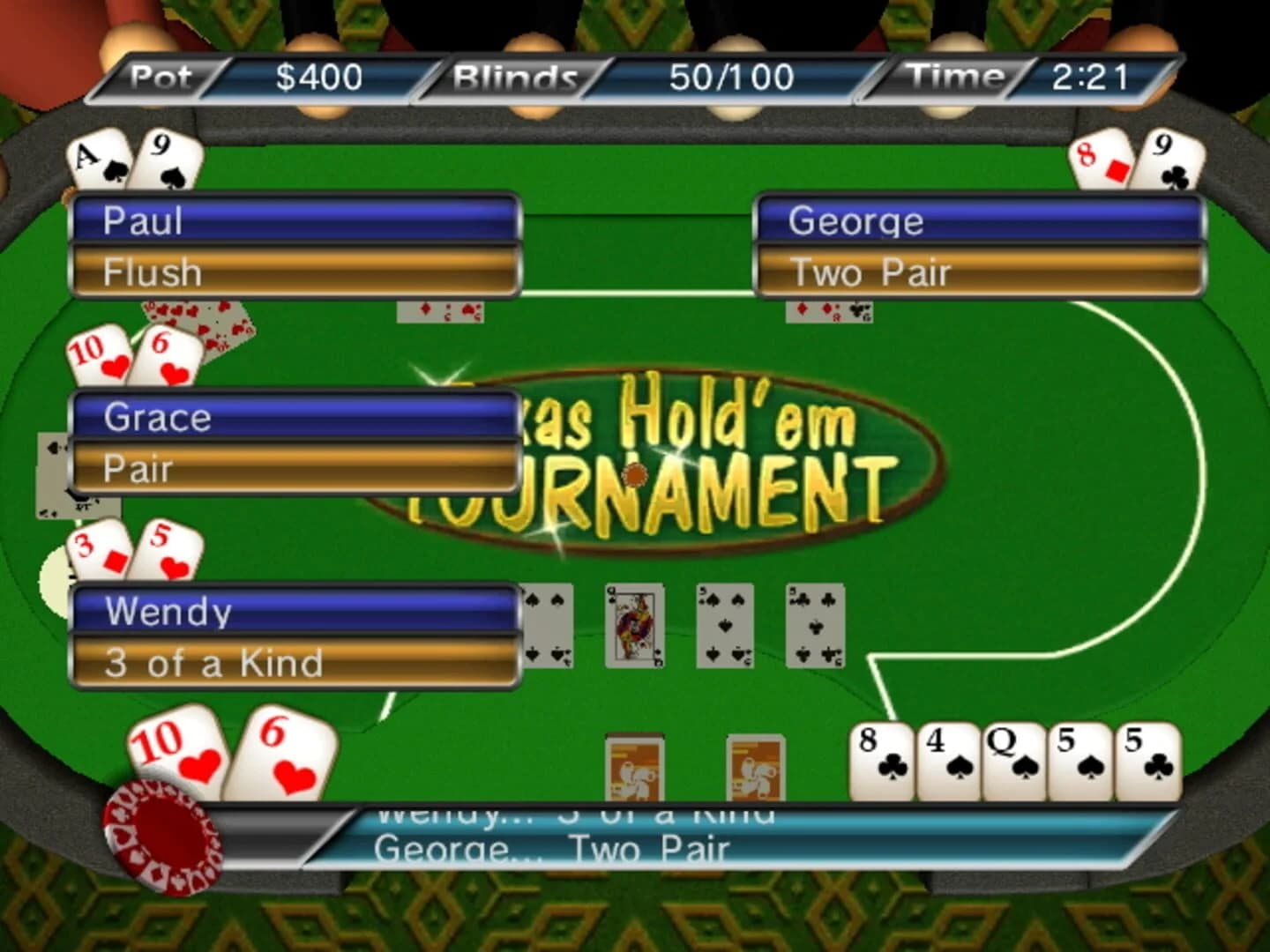The height and width of the screenshot is (952, 1270).
Task: Toggle Grace's Pair hand banner
Action: (295, 467)
